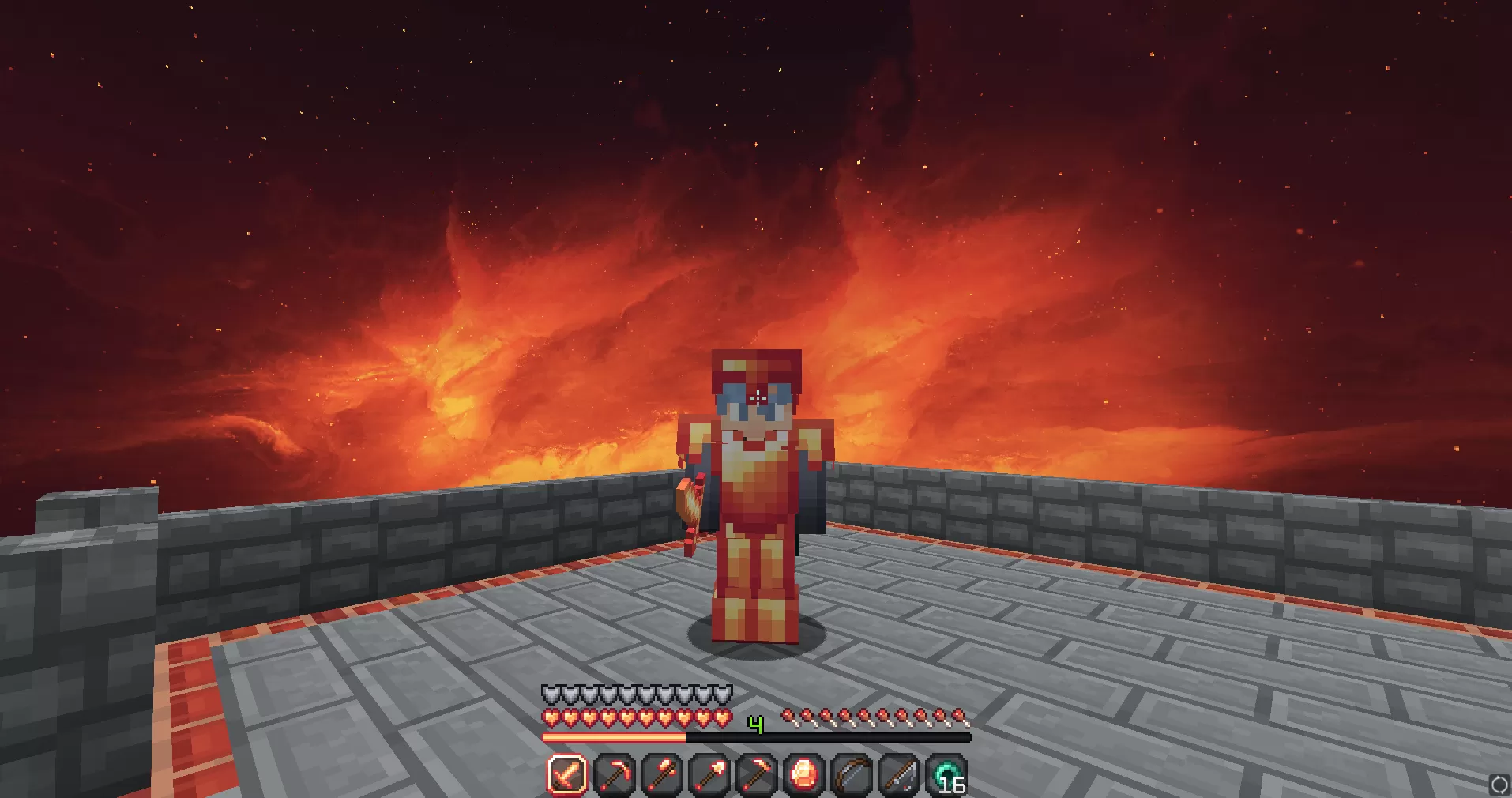The height and width of the screenshot is (798, 1512).
Task: Click the circular arrows refresh icon
Action: point(1499,785)
